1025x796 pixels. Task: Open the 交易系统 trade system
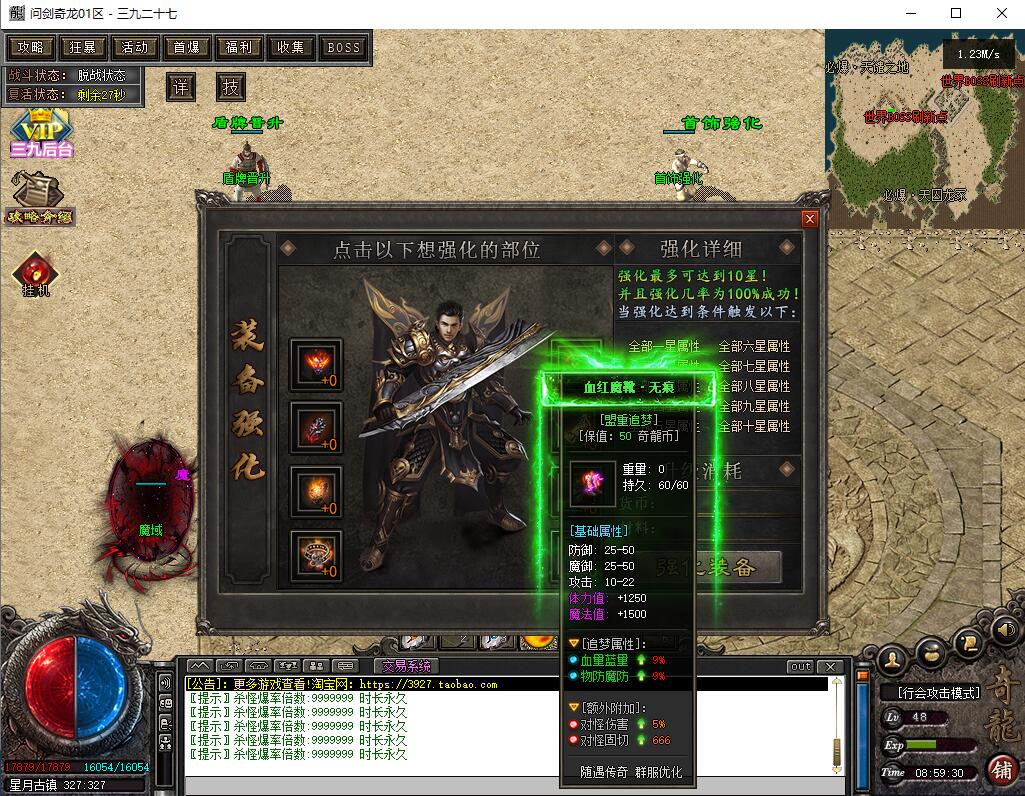(406, 666)
